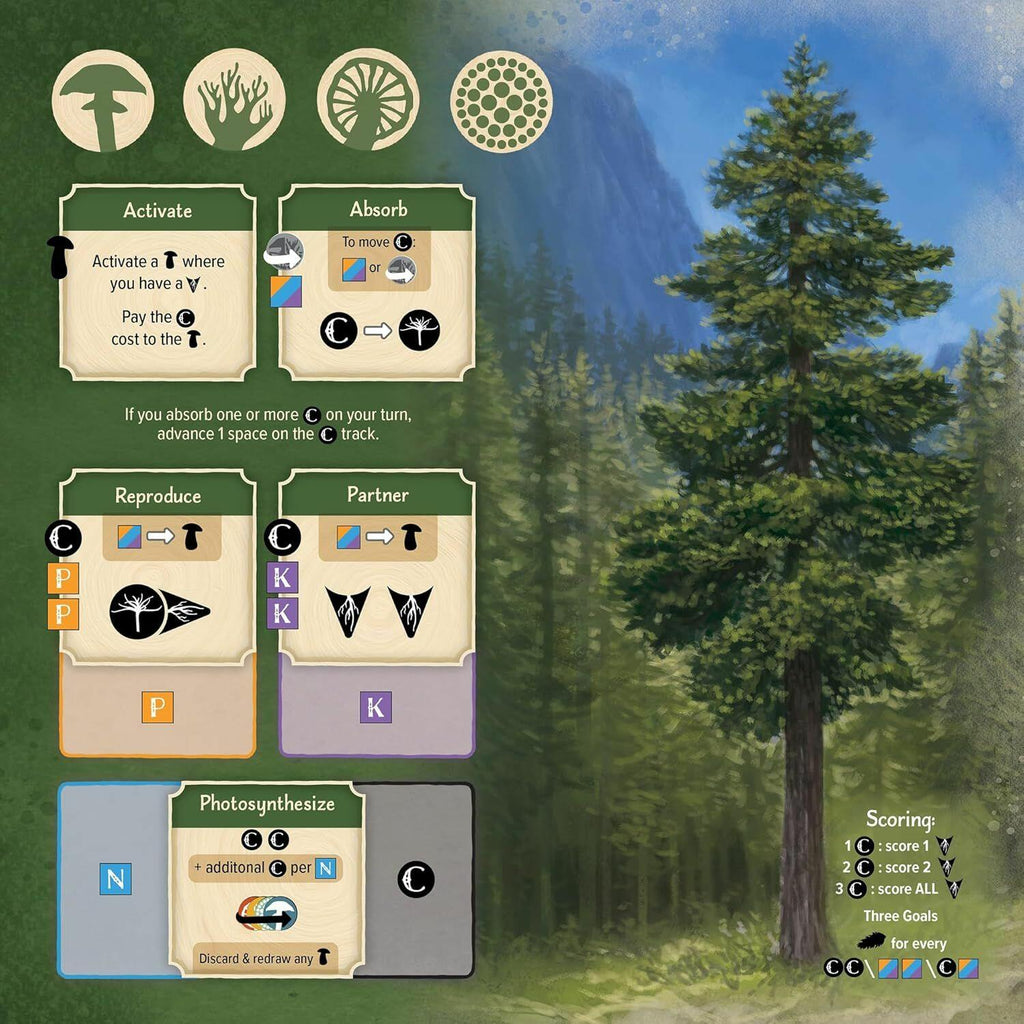This screenshot has height=1024, width=1024.
Task: Select the Photosynthesize action card
Action: [x=266, y=878]
